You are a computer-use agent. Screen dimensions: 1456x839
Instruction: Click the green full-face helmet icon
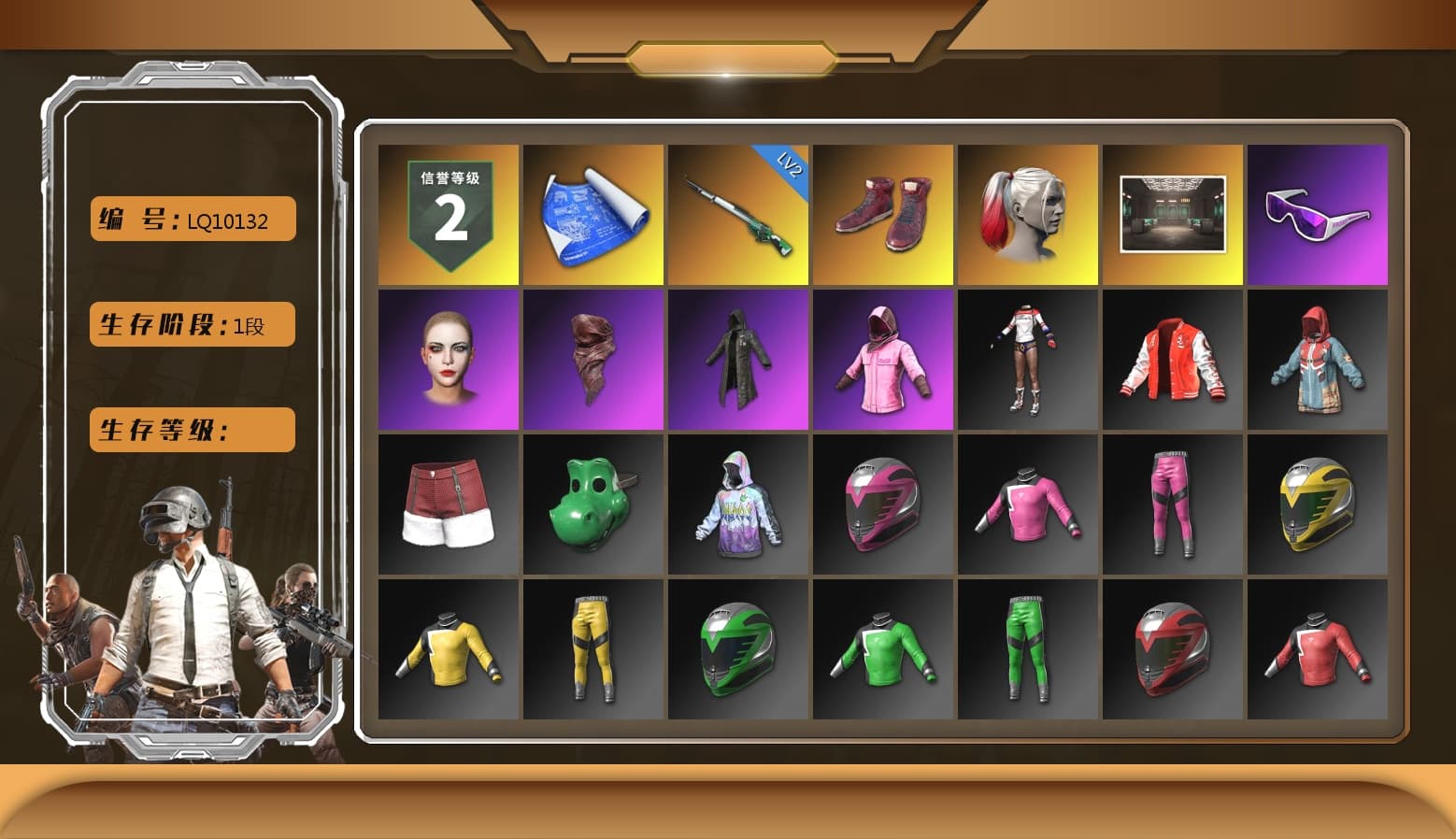pyautogui.click(x=737, y=647)
